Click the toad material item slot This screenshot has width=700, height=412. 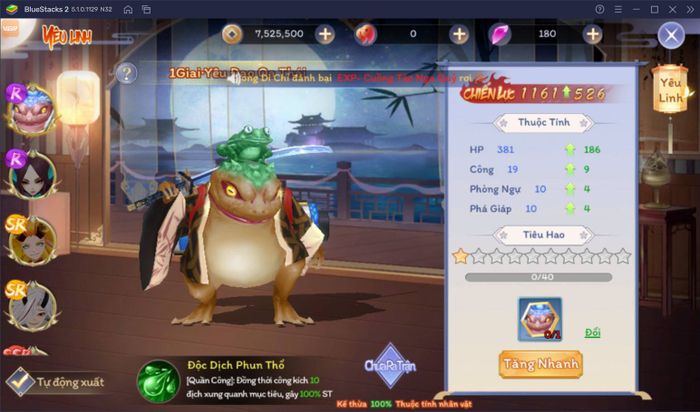point(540,320)
